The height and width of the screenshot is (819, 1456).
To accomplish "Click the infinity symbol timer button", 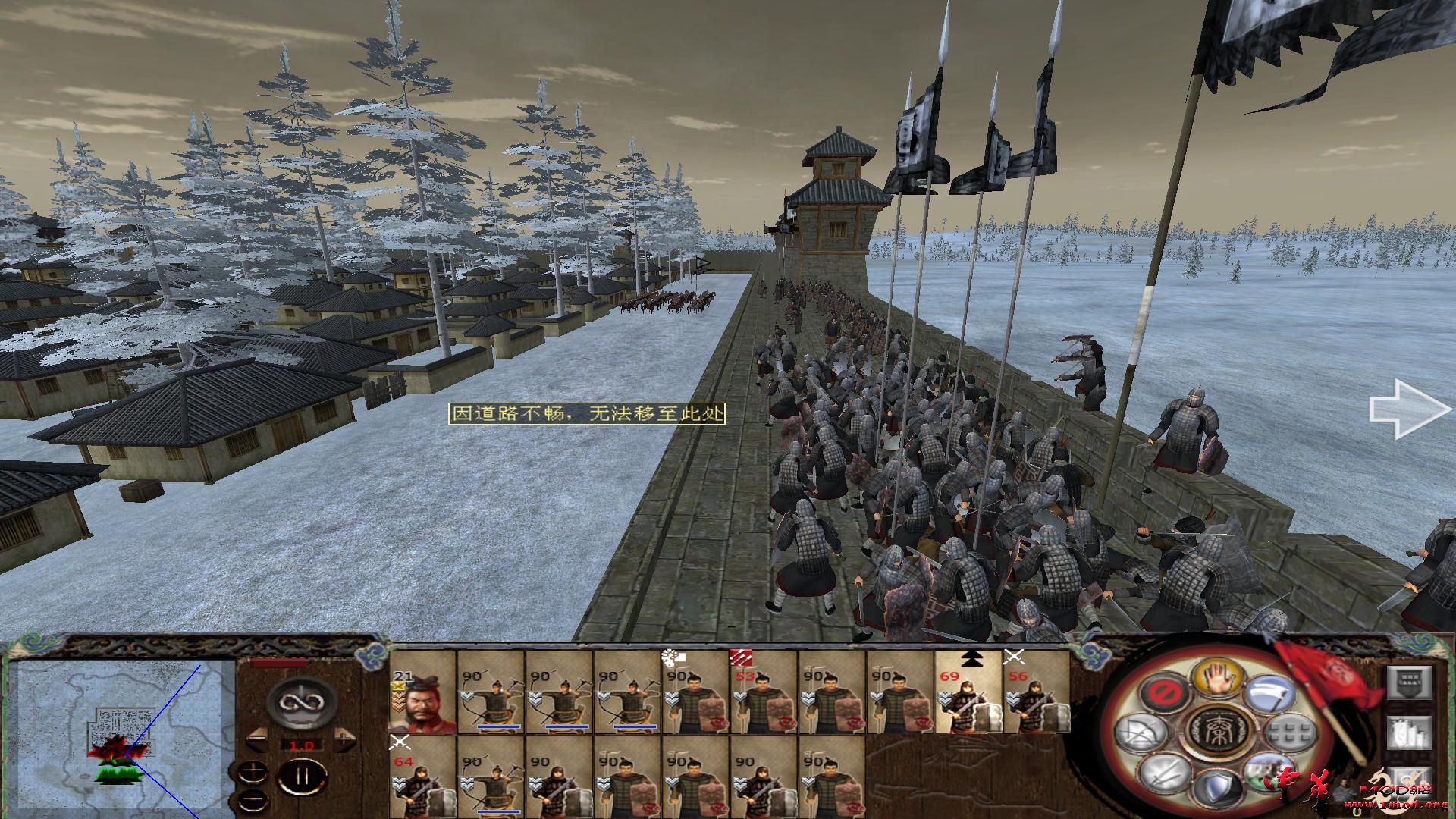I will point(301,701).
